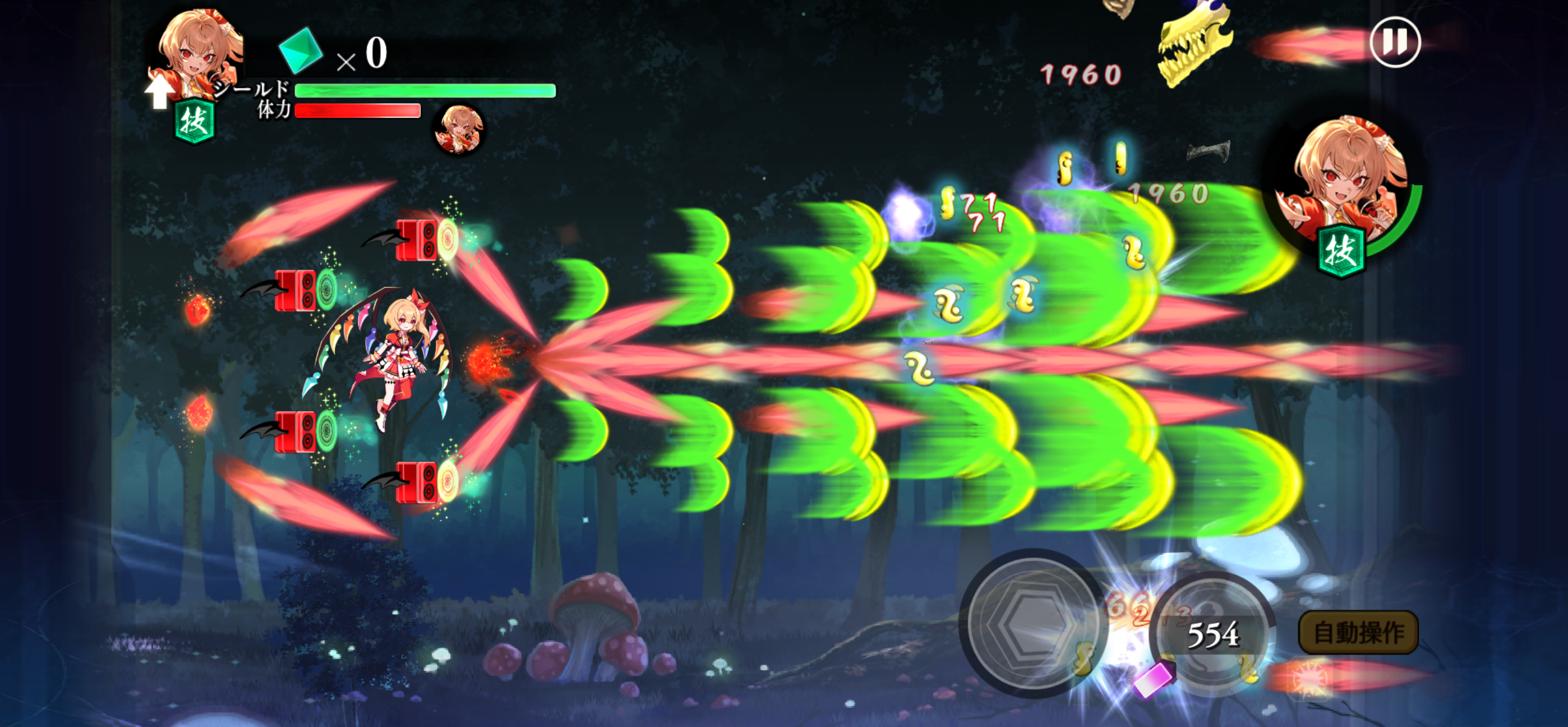Tap the hexagon shield button
The width and height of the screenshot is (1568, 727).
pos(1032,622)
